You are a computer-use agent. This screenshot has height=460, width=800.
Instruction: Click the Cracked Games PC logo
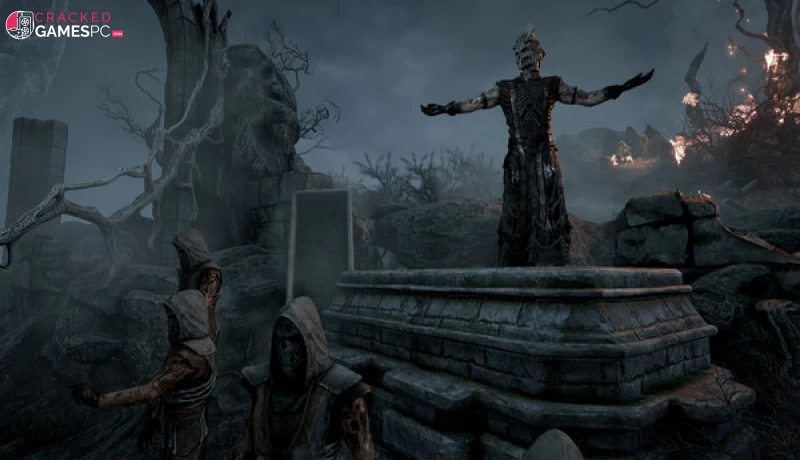(x=63, y=25)
